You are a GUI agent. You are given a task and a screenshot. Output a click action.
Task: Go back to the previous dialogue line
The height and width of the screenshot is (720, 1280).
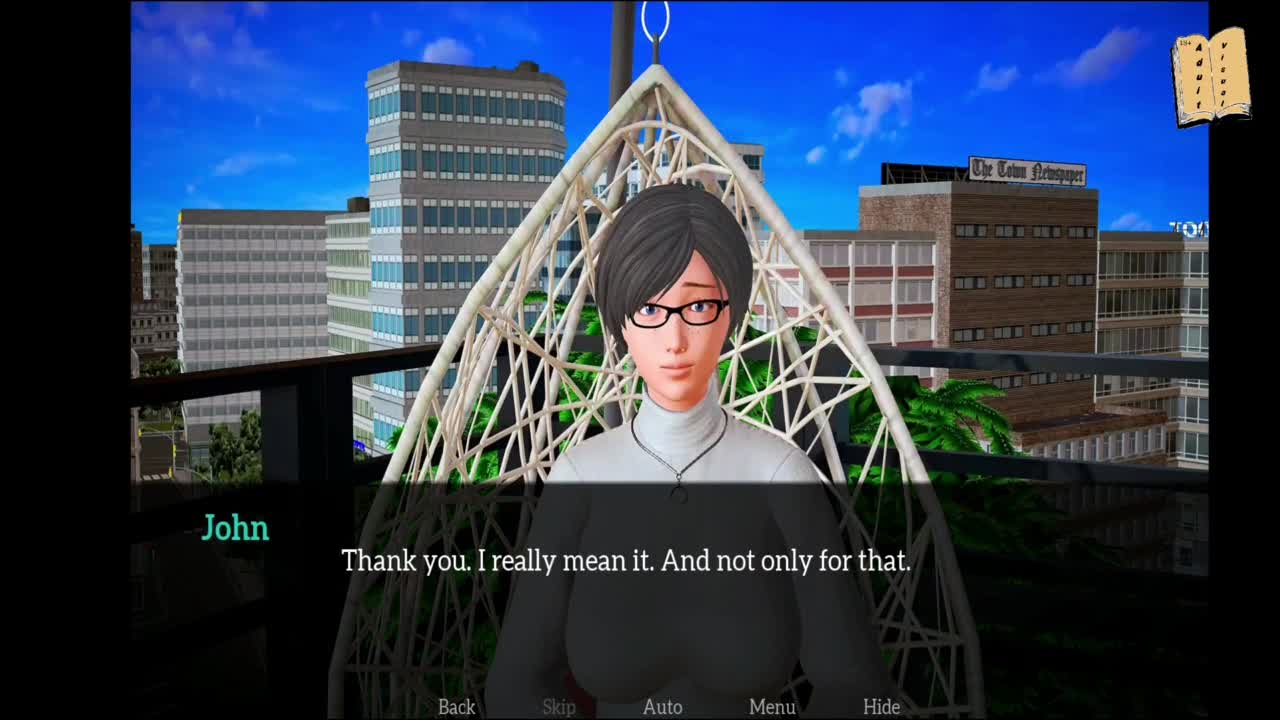pyautogui.click(x=457, y=707)
